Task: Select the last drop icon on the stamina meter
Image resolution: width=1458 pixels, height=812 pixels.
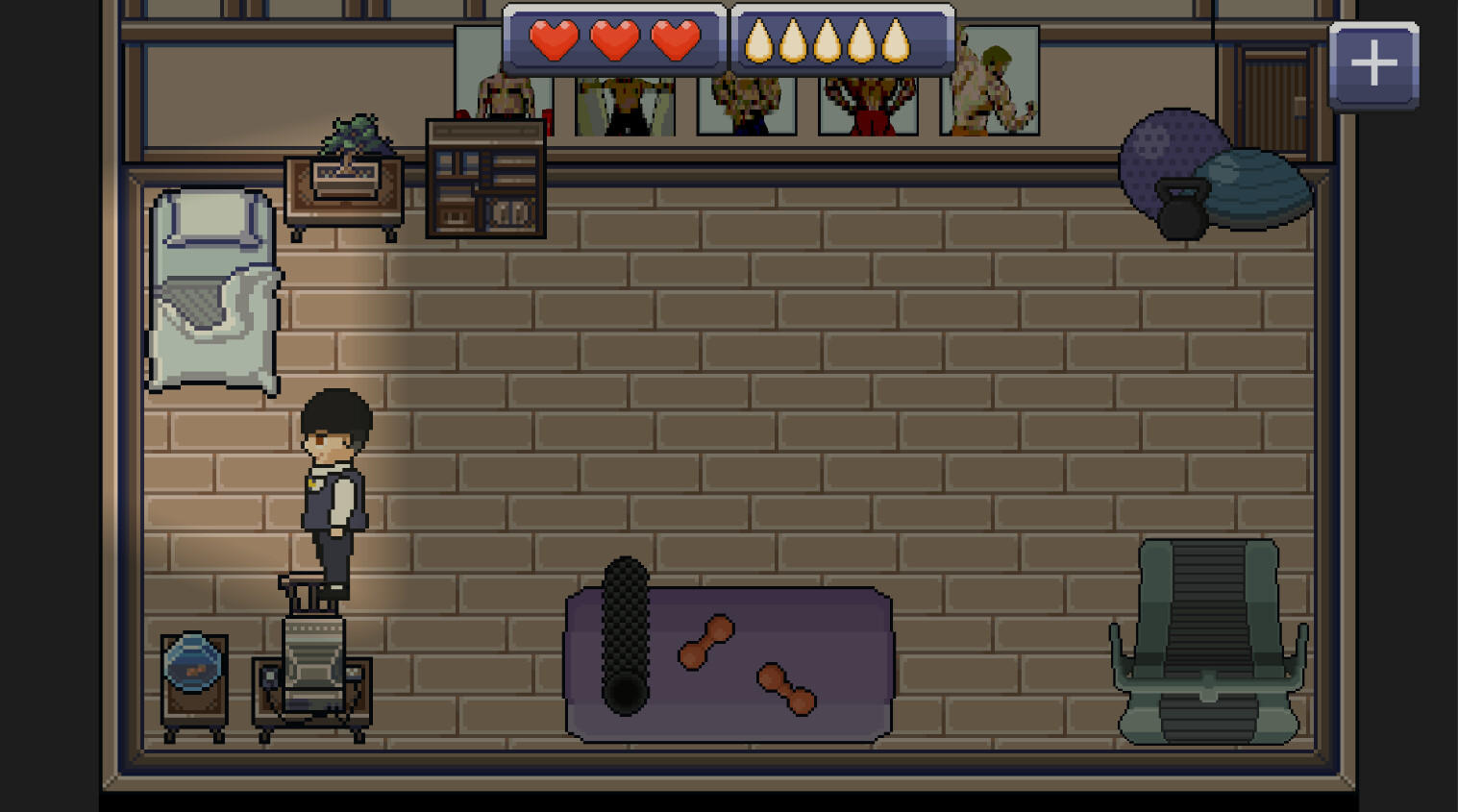Action: point(894,40)
